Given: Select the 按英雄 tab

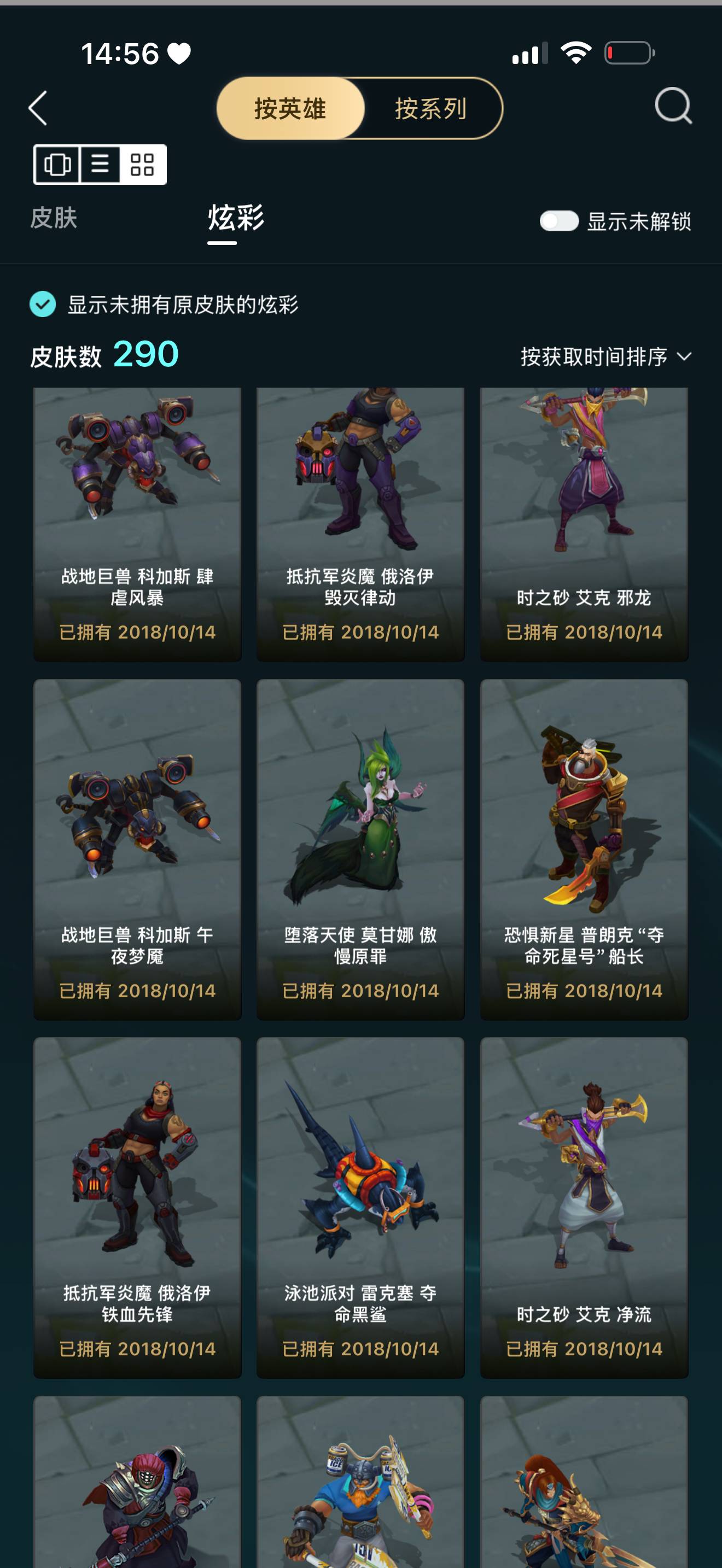Looking at the screenshot, I should coord(290,109).
